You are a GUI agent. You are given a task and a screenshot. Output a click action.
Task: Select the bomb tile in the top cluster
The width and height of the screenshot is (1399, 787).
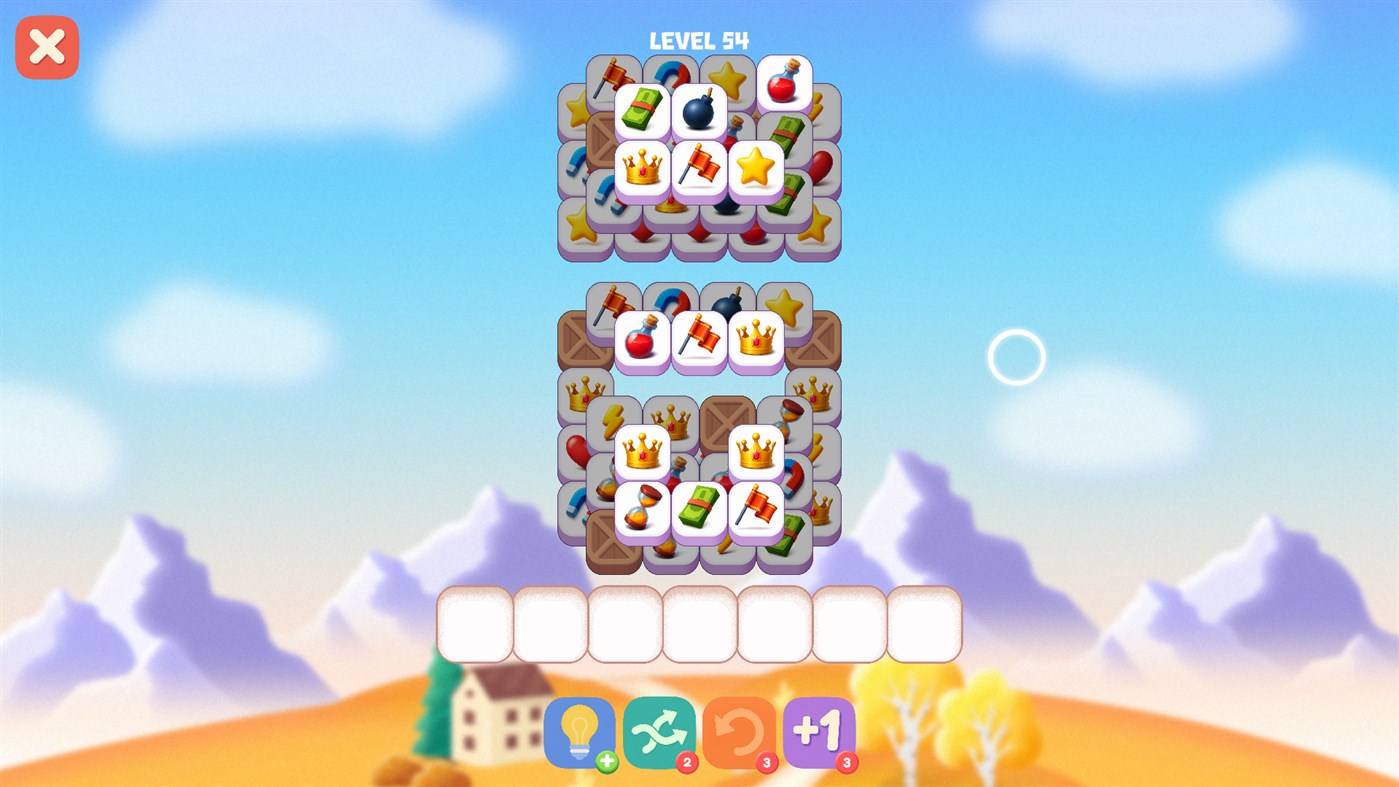coord(699,110)
